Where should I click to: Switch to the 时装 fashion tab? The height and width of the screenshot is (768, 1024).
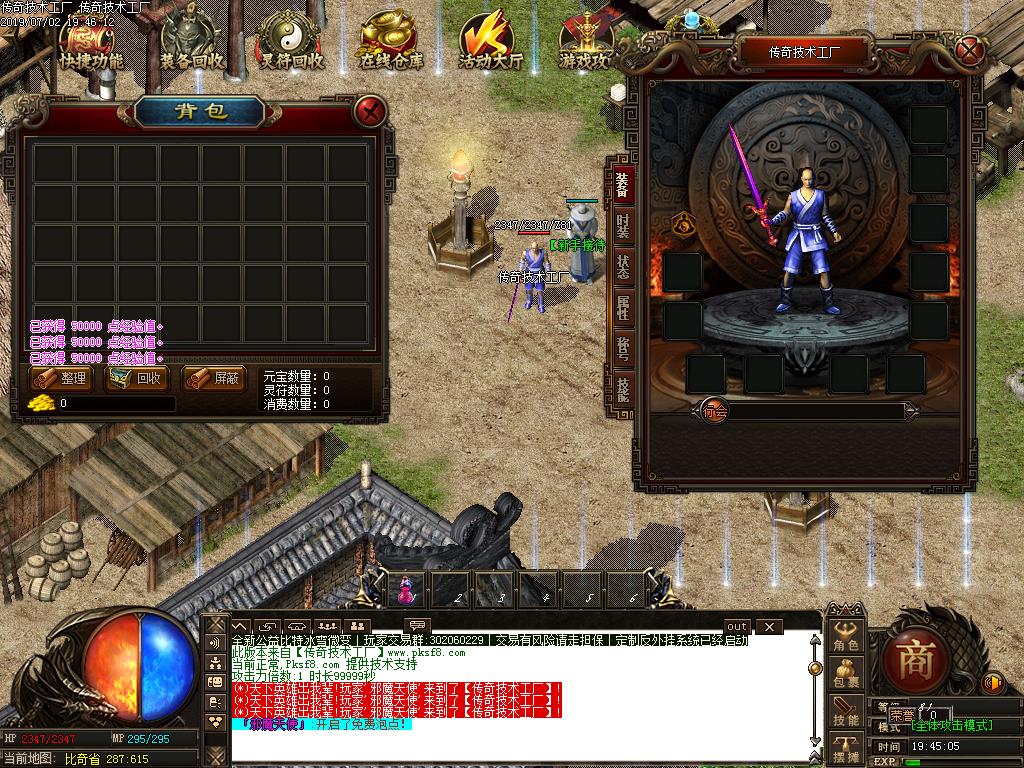[x=623, y=225]
